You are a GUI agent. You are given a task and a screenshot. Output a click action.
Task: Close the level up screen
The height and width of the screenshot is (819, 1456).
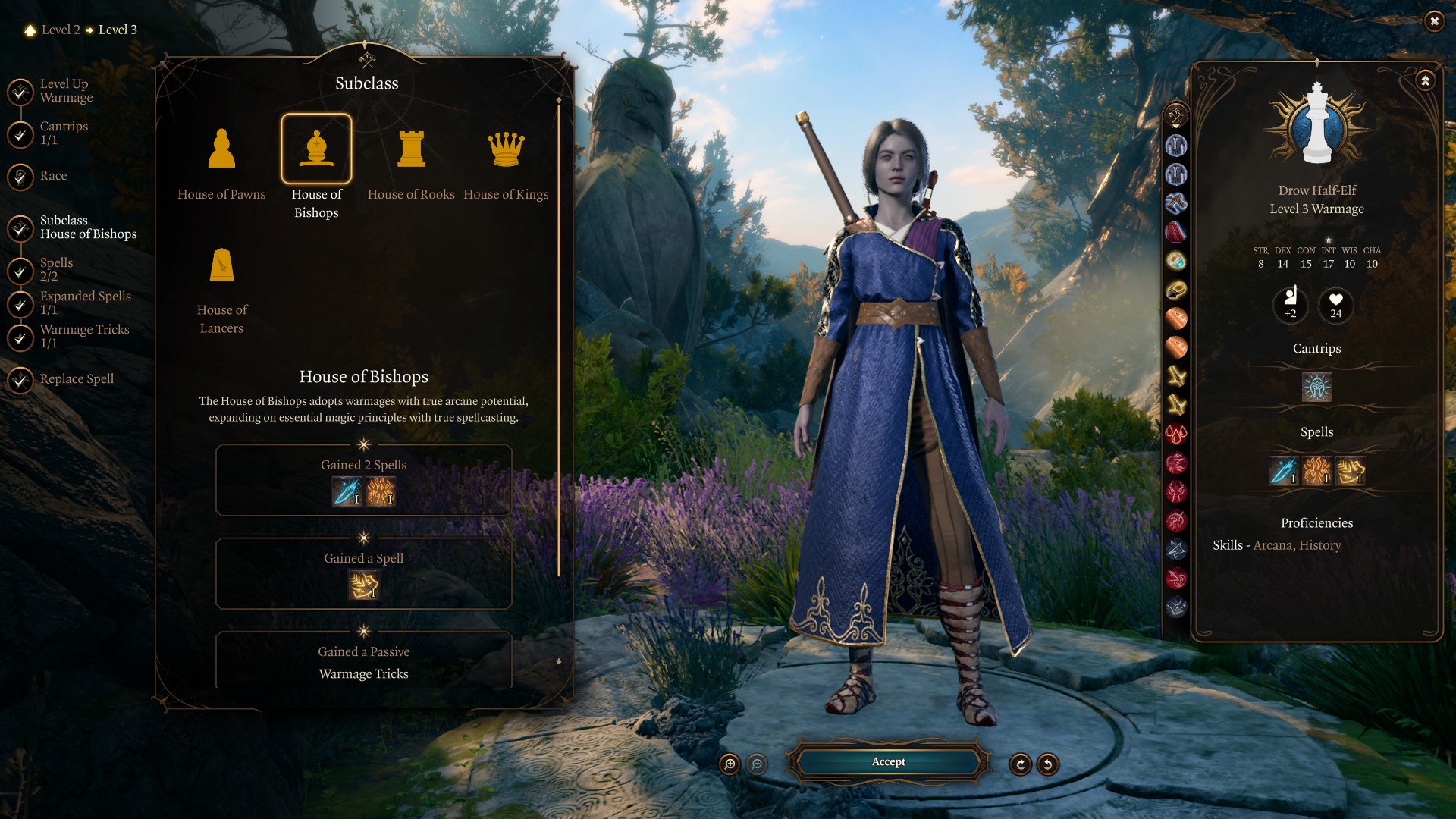coord(1433,21)
